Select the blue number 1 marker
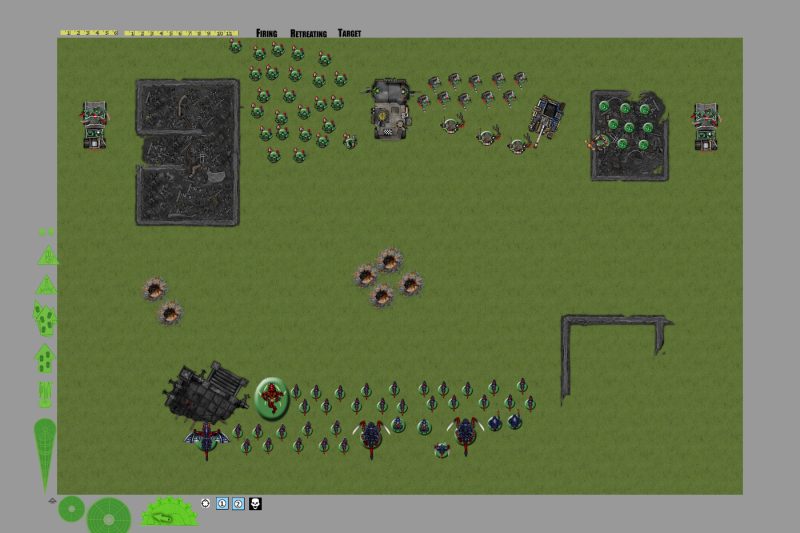This screenshot has width=800, height=533. [222, 503]
